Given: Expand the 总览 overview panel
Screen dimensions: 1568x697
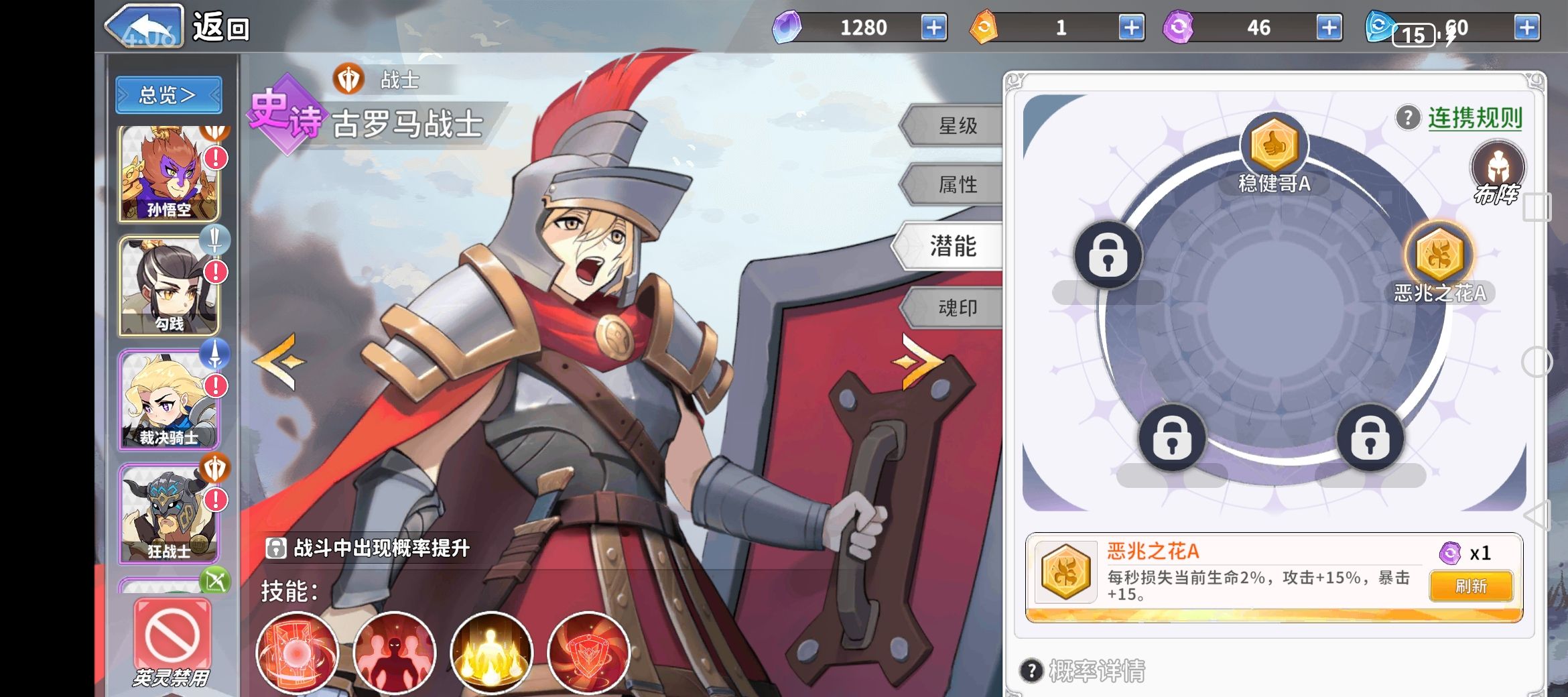Looking at the screenshot, I should coord(168,94).
